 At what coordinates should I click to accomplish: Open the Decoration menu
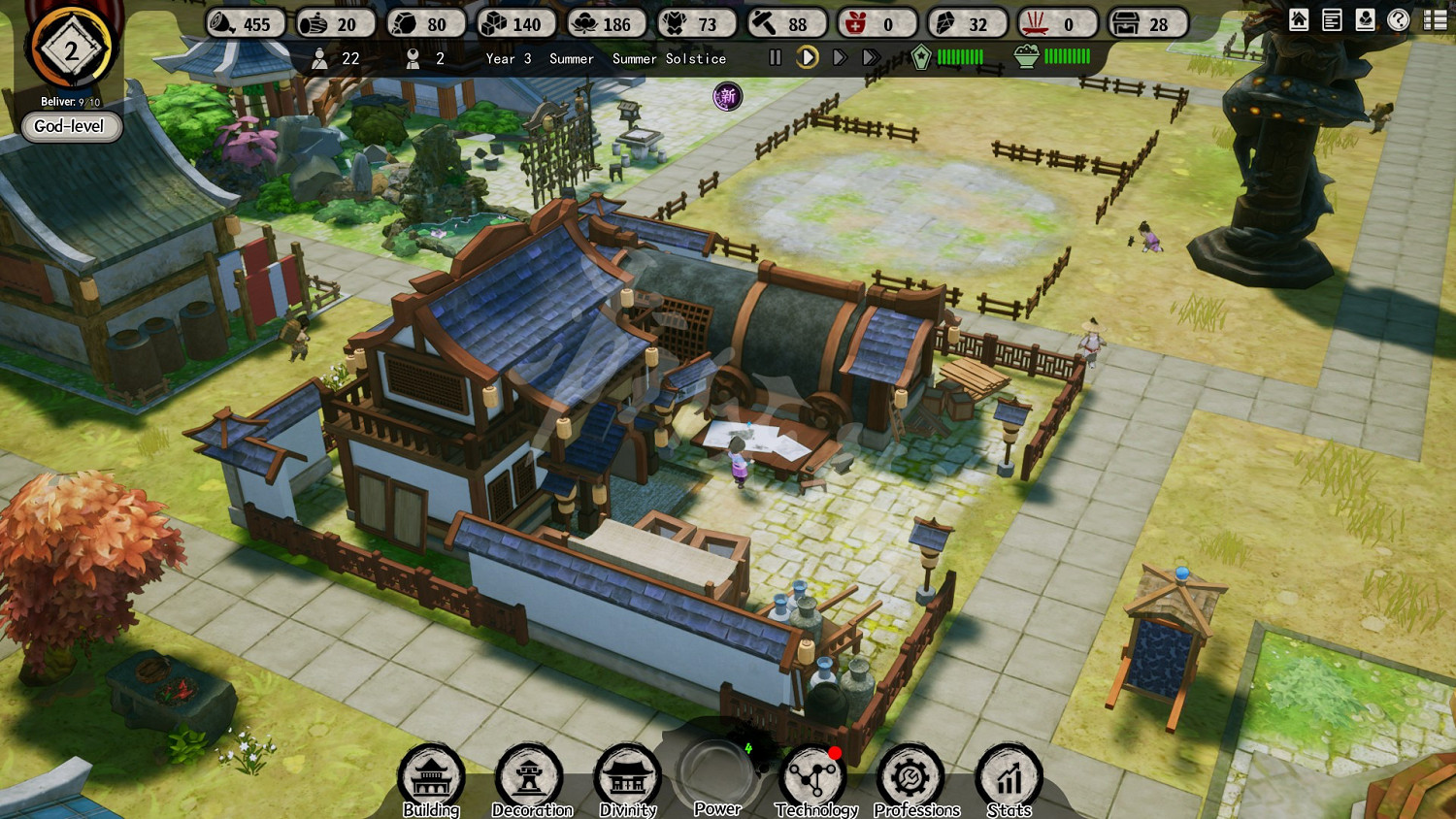[530, 777]
